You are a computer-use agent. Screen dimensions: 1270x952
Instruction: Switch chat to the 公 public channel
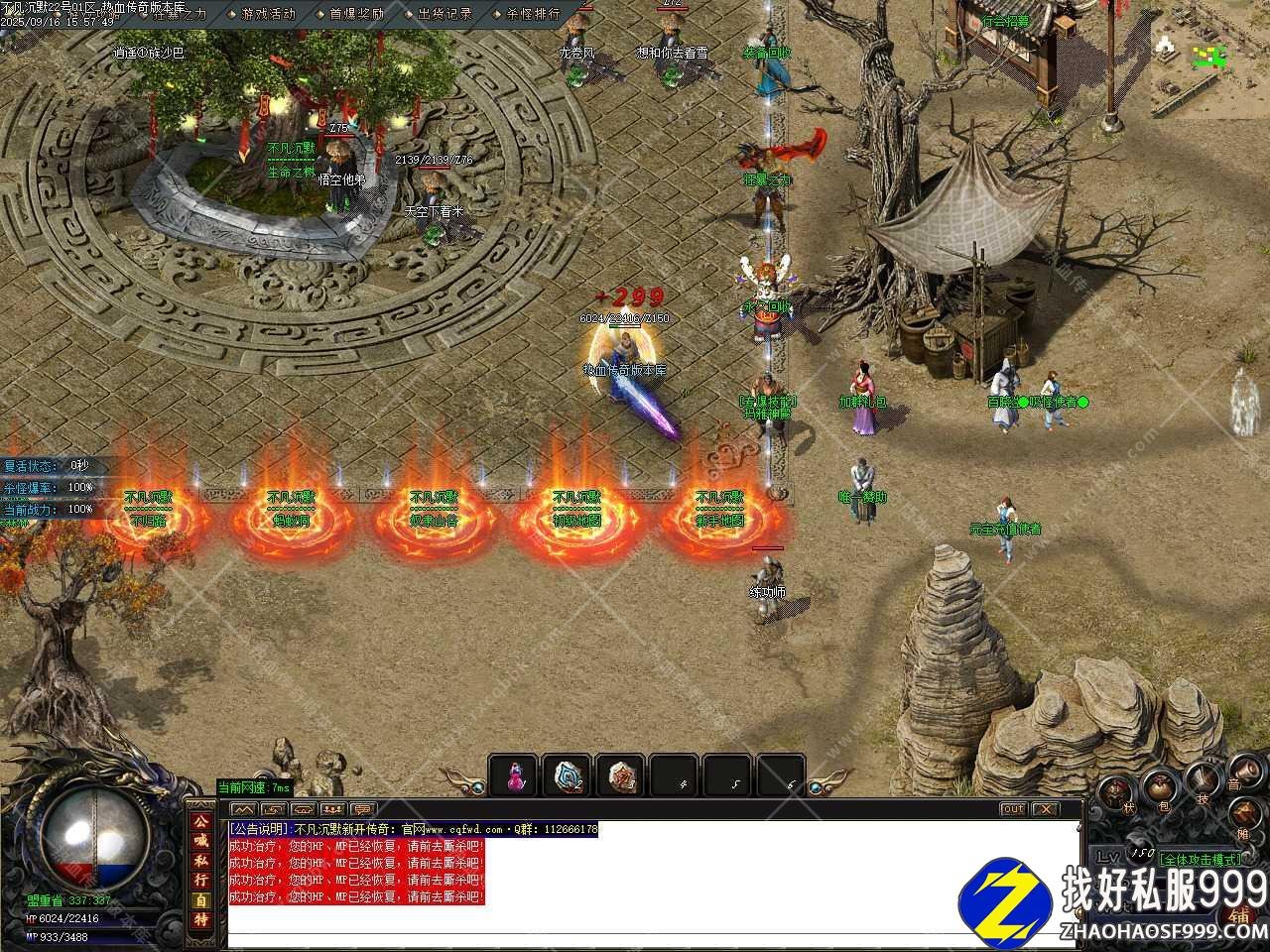pos(200,822)
